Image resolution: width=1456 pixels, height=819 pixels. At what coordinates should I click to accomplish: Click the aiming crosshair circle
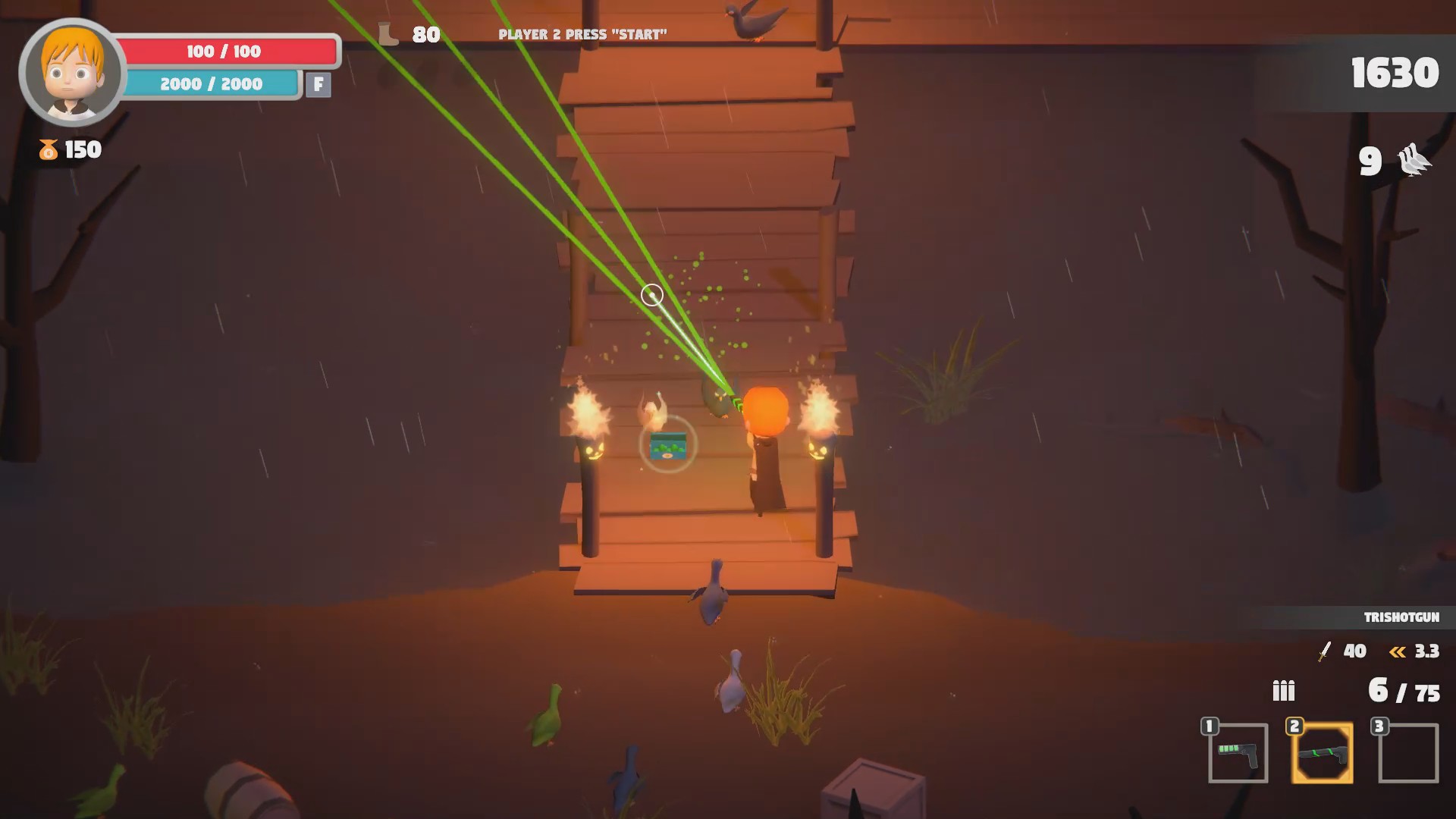tap(651, 295)
